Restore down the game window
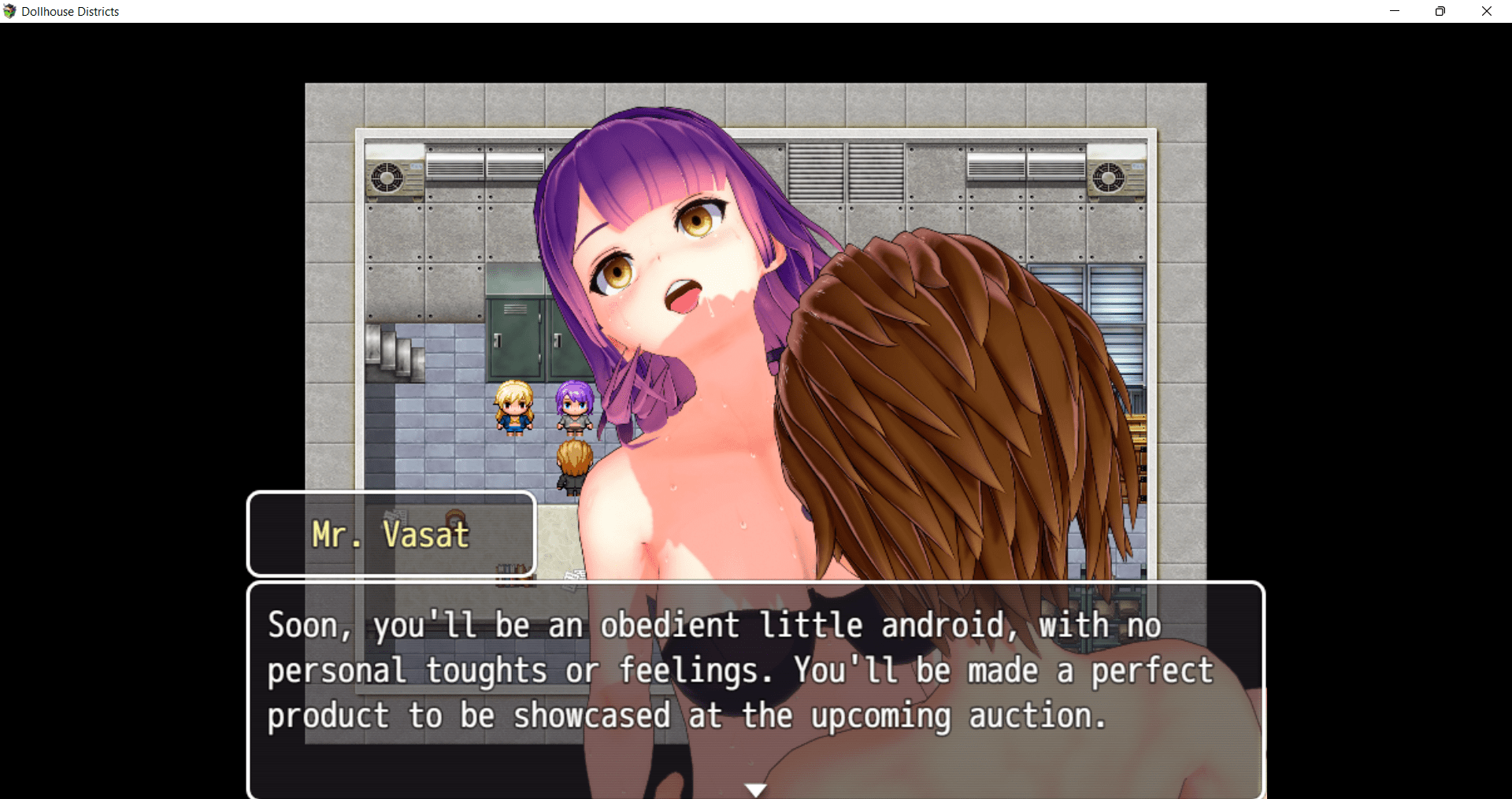This screenshot has height=799, width=1512. (x=1440, y=11)
